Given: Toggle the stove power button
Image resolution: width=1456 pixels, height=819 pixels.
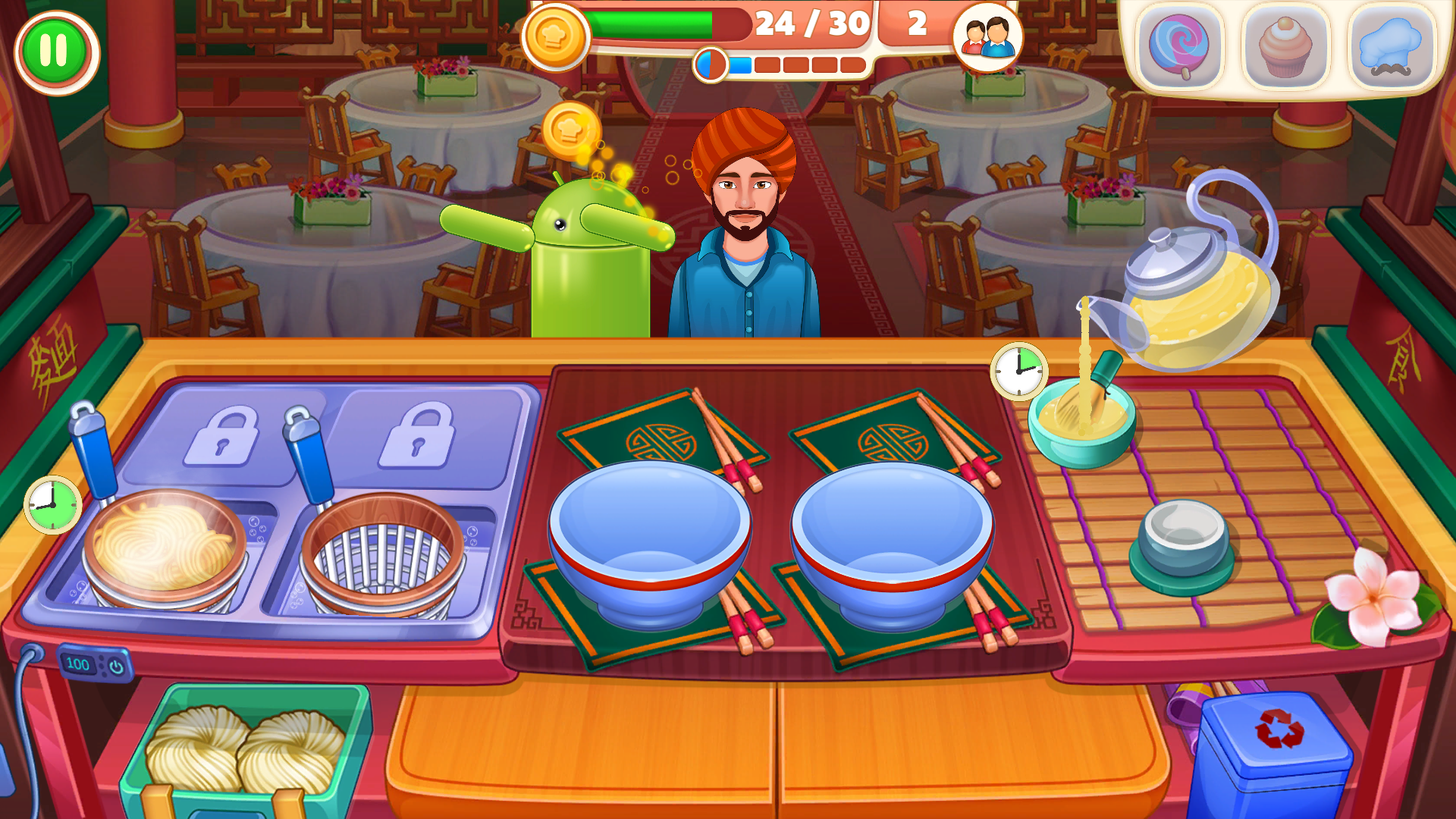Looking at the screenshot, I should 116,667.
